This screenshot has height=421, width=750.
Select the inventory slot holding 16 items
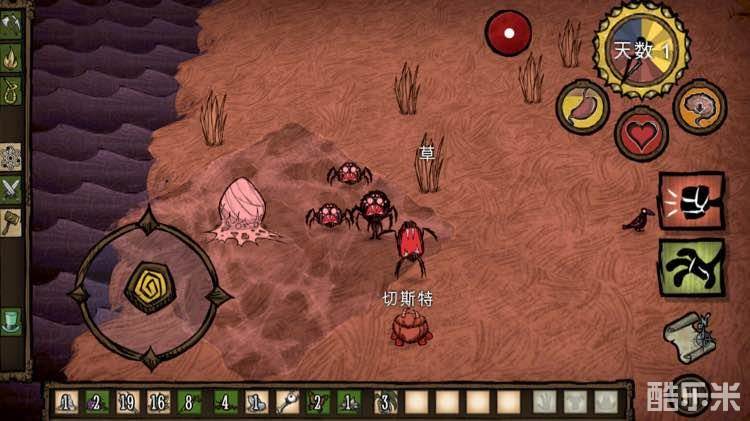(x=158, y=402)
